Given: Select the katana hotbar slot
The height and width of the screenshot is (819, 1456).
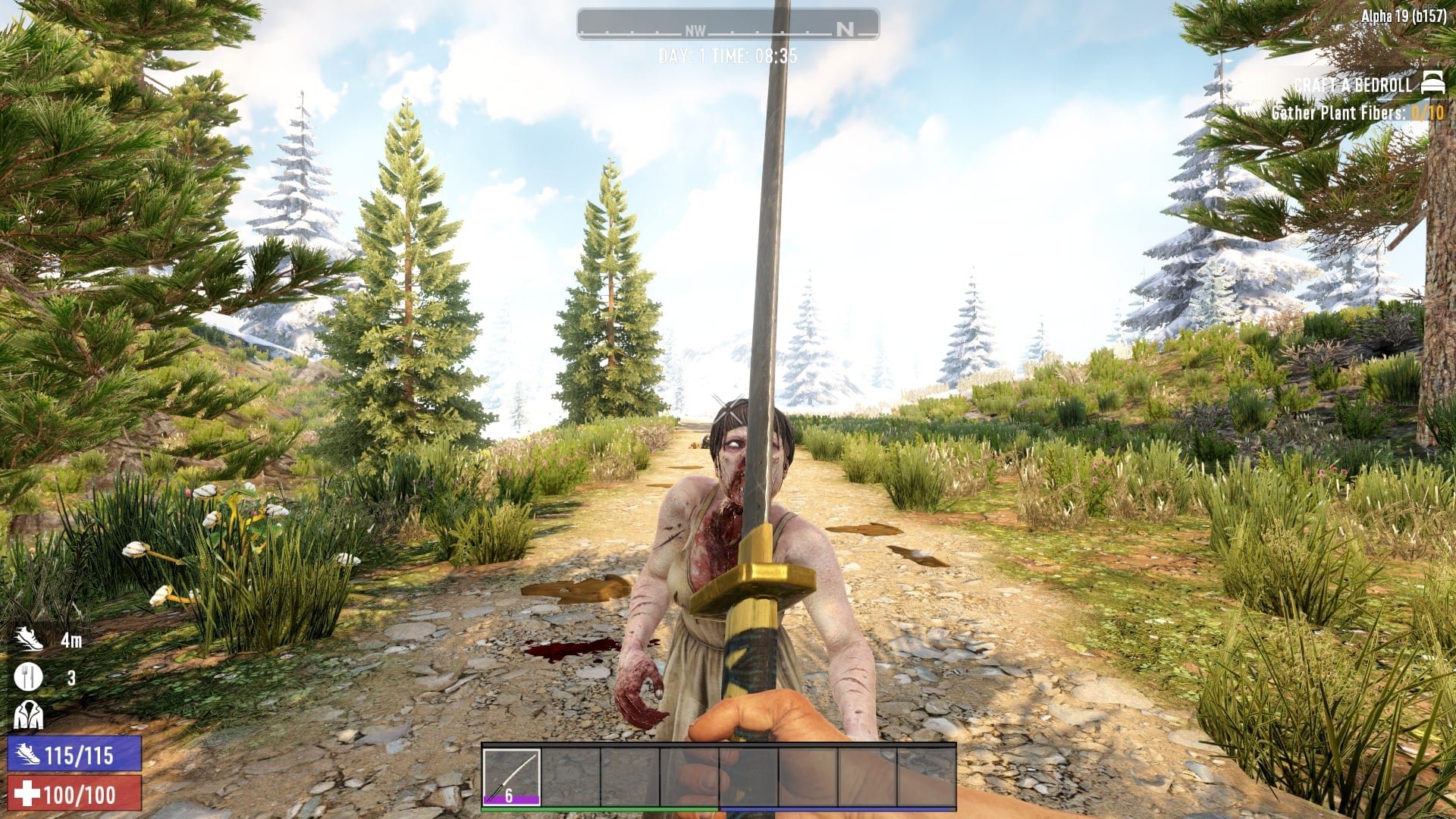Looking at the screenshot, I should point(511,777).
